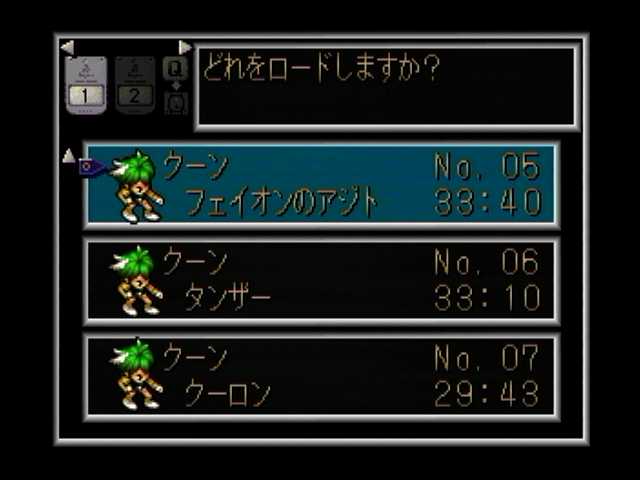Click the right arrow above the memory cards
The height and width of the screenshot is (480, 640).
point(185,47)
